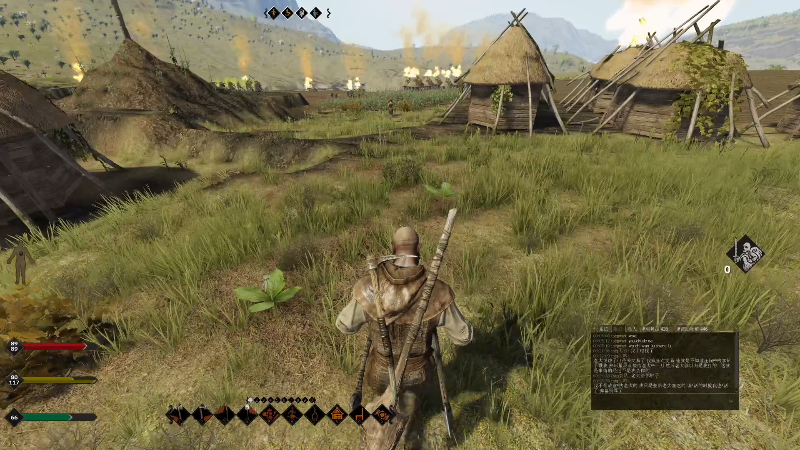Select the house building icon in the hotbar
Screen dimensions: 800x450
click(337, 415)
